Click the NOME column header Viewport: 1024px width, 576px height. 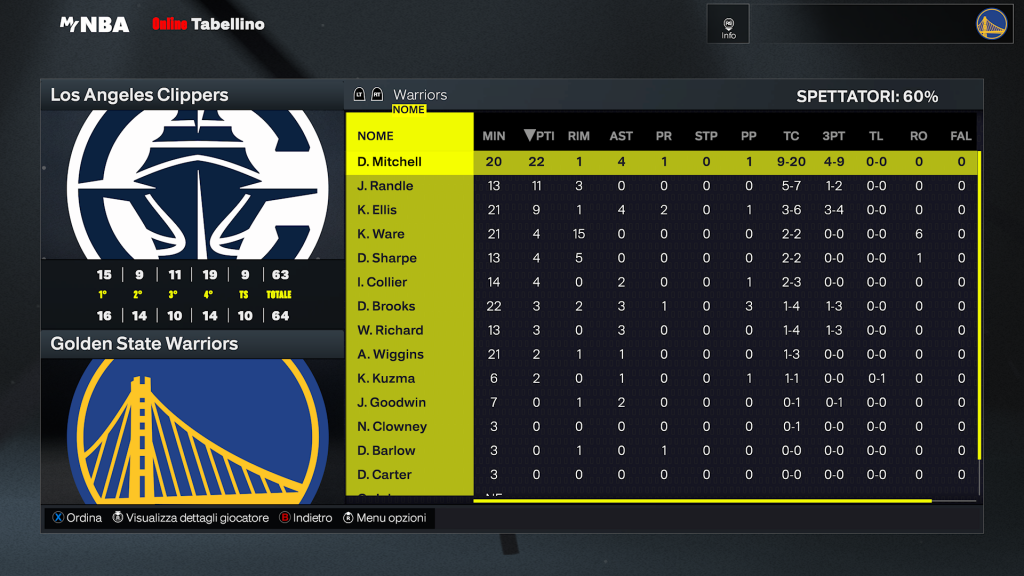(x=376, y=136)
